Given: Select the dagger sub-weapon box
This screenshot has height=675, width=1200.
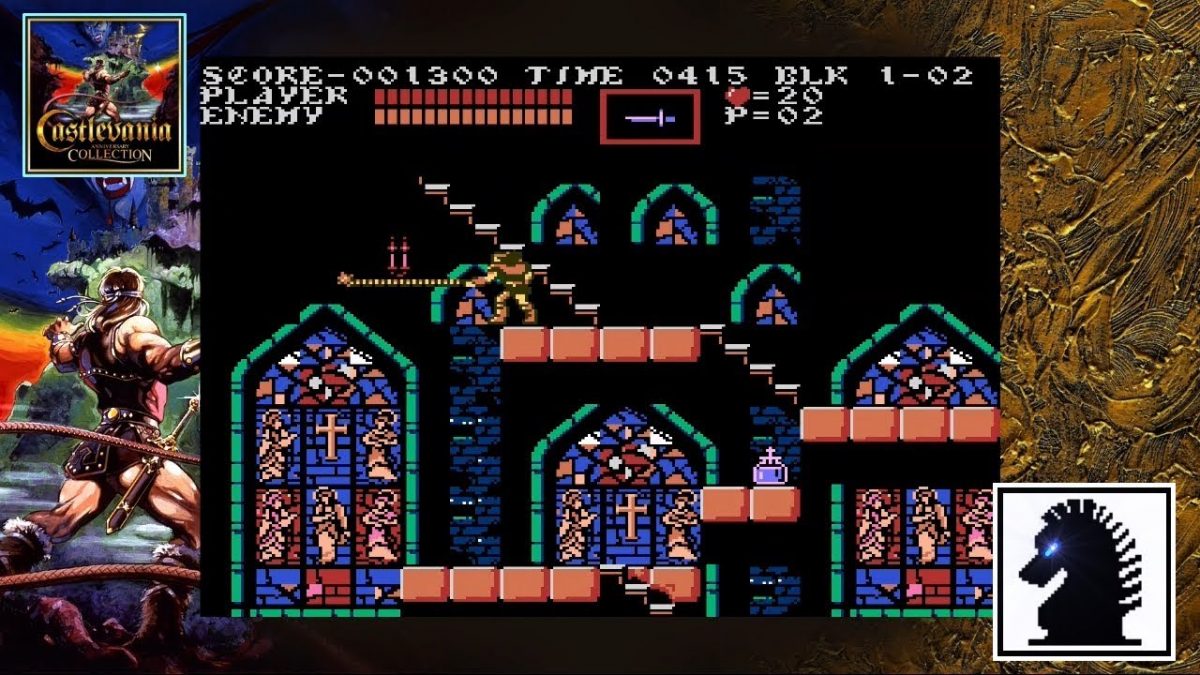Looking at the screenshot, I should click(x=650, y=117).
